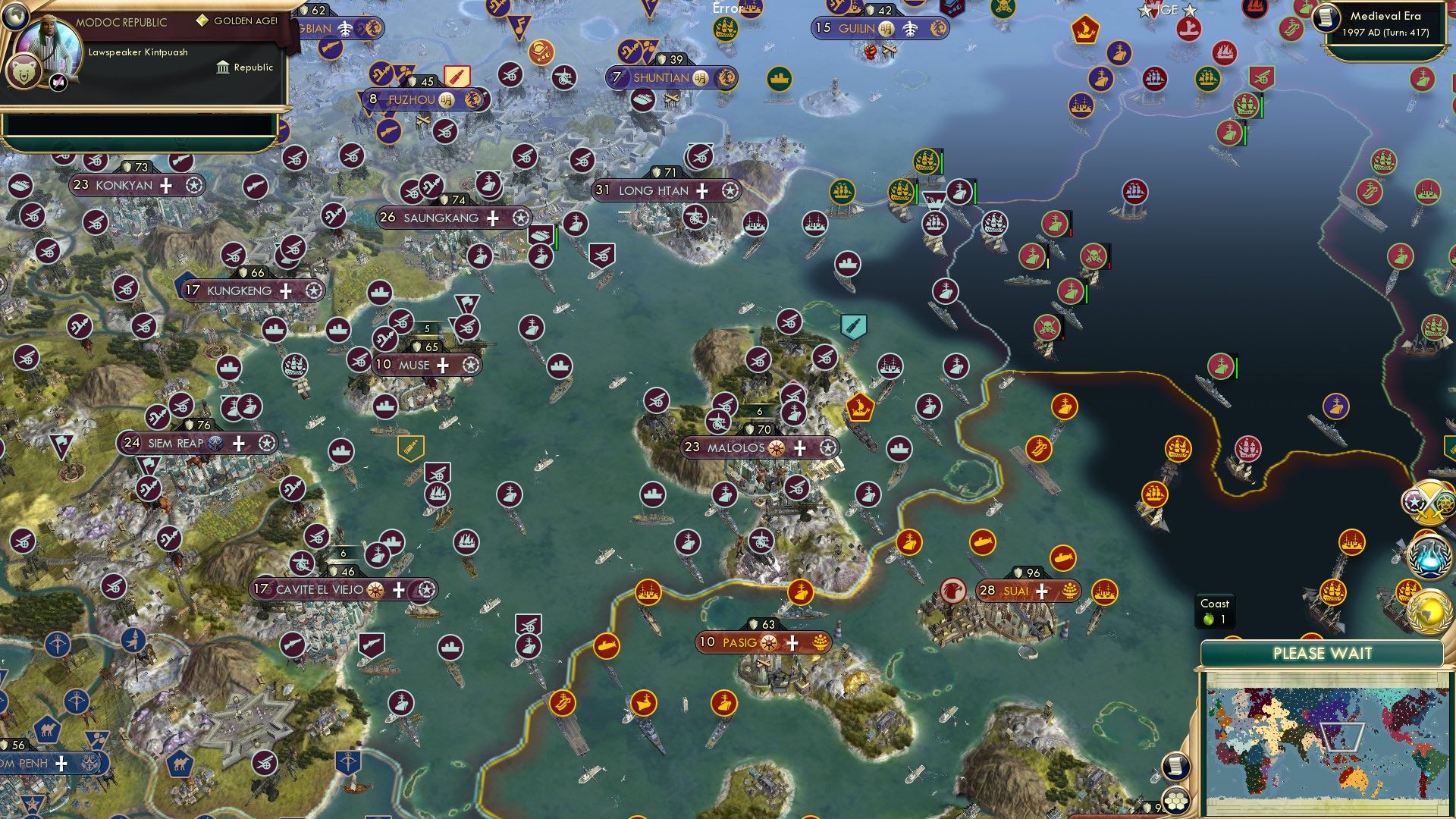Open the notification log scroll beside the minimap
Image resolution: width=1456 pixels, height=819 pixels.
tap(1176, 767)
